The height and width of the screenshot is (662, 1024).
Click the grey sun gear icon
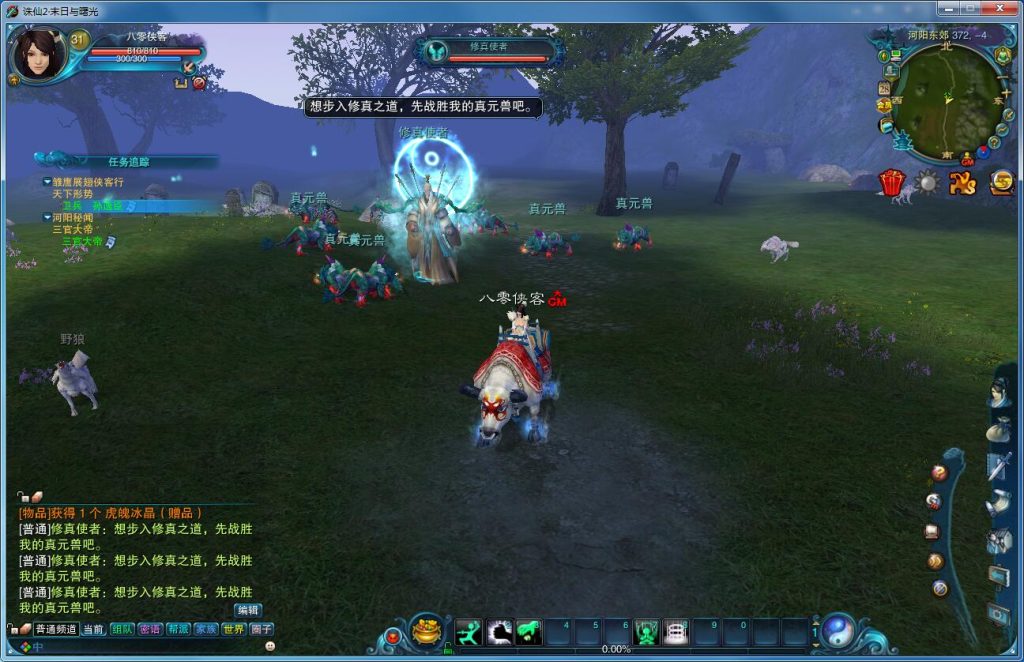click(x=927, y=183)
